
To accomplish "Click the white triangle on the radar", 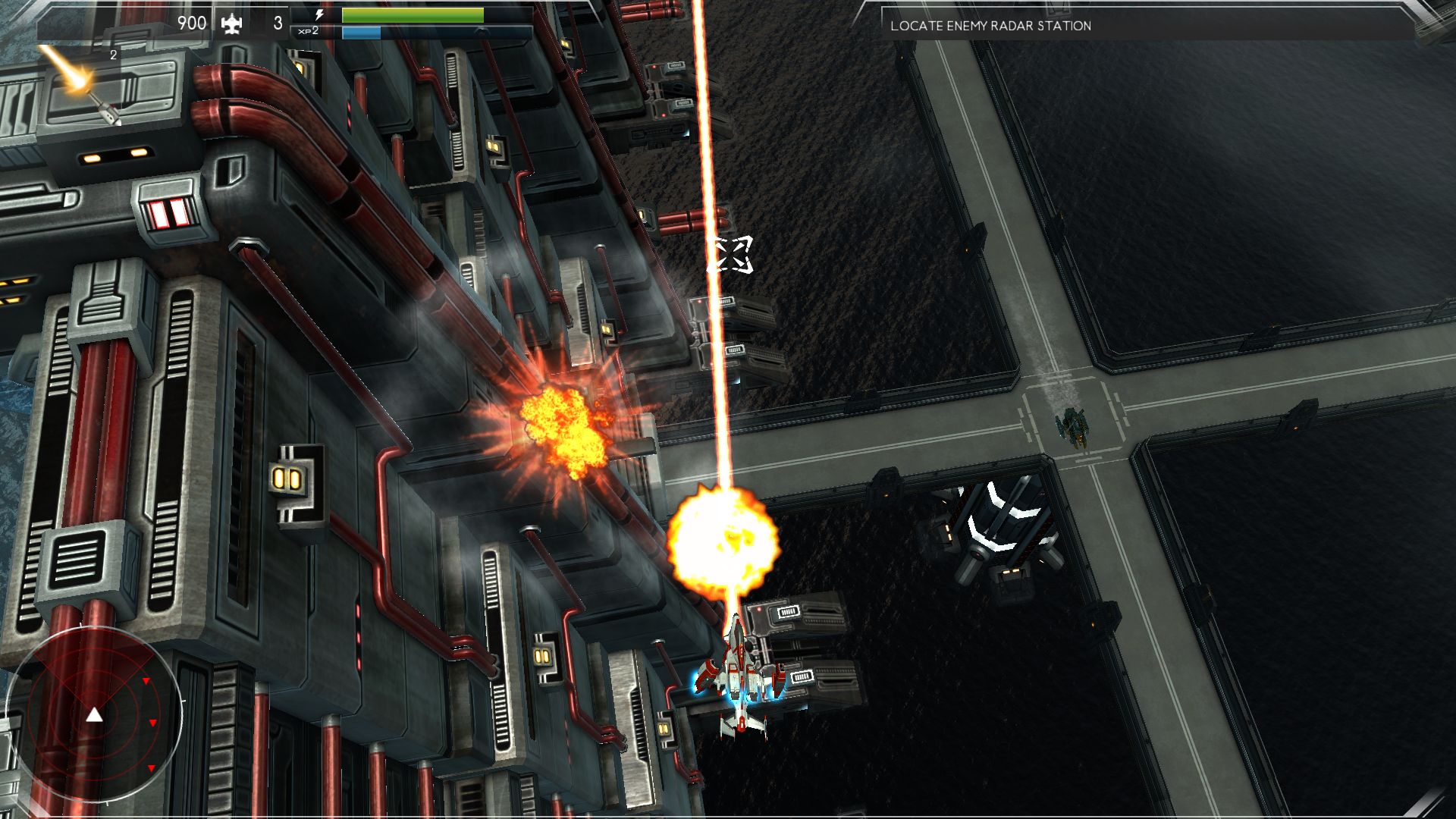I will (x=94, y=714).
